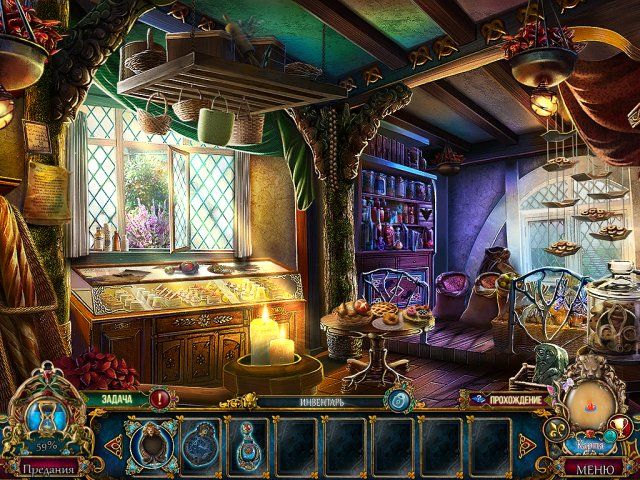Image resolution: width=640 pixels, height=480 pixels.
Task: Open the МЕНЮ game menu
Action: 592,467
